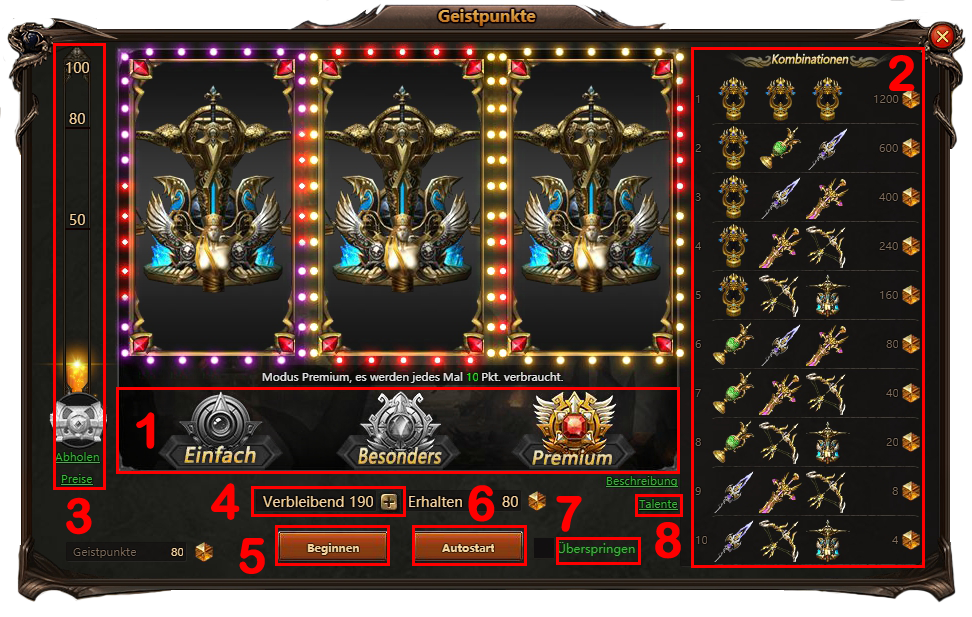This screenshot has height=617, width=972.
Task: Click the Abholen link
Action: tap(77, 458)
